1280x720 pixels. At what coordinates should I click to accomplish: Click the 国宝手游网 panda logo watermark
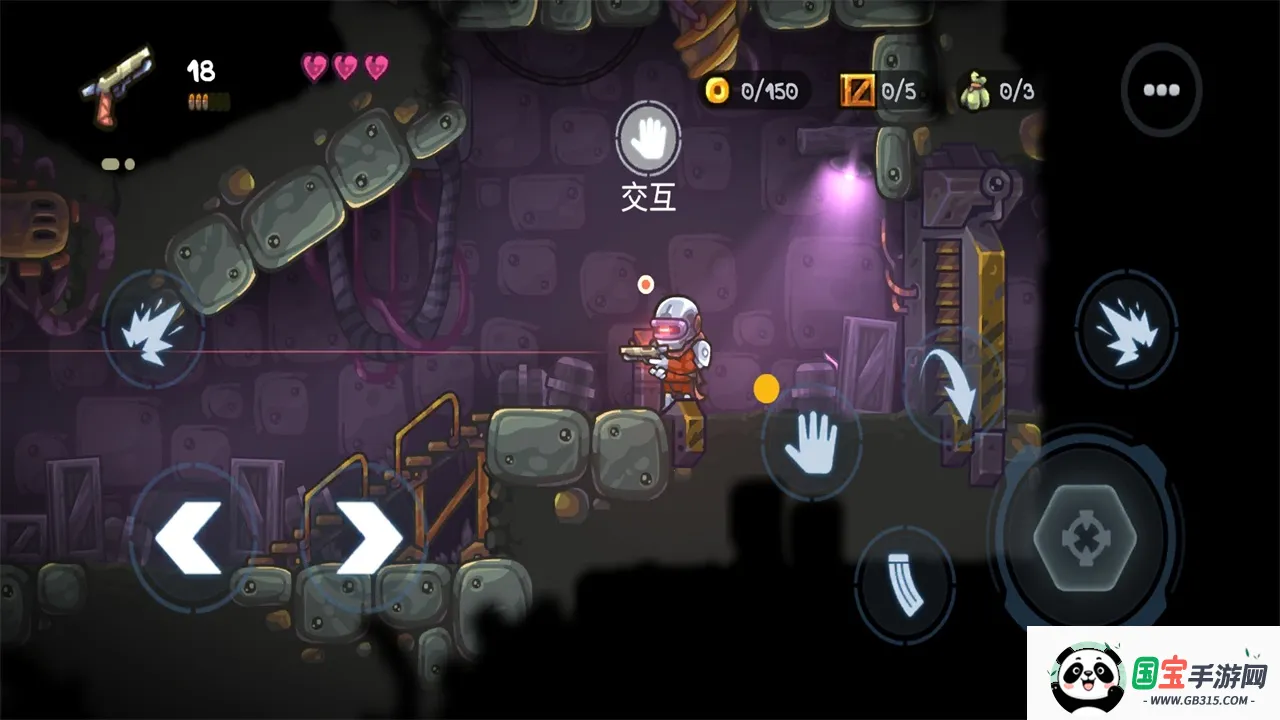pos(1154,674)
